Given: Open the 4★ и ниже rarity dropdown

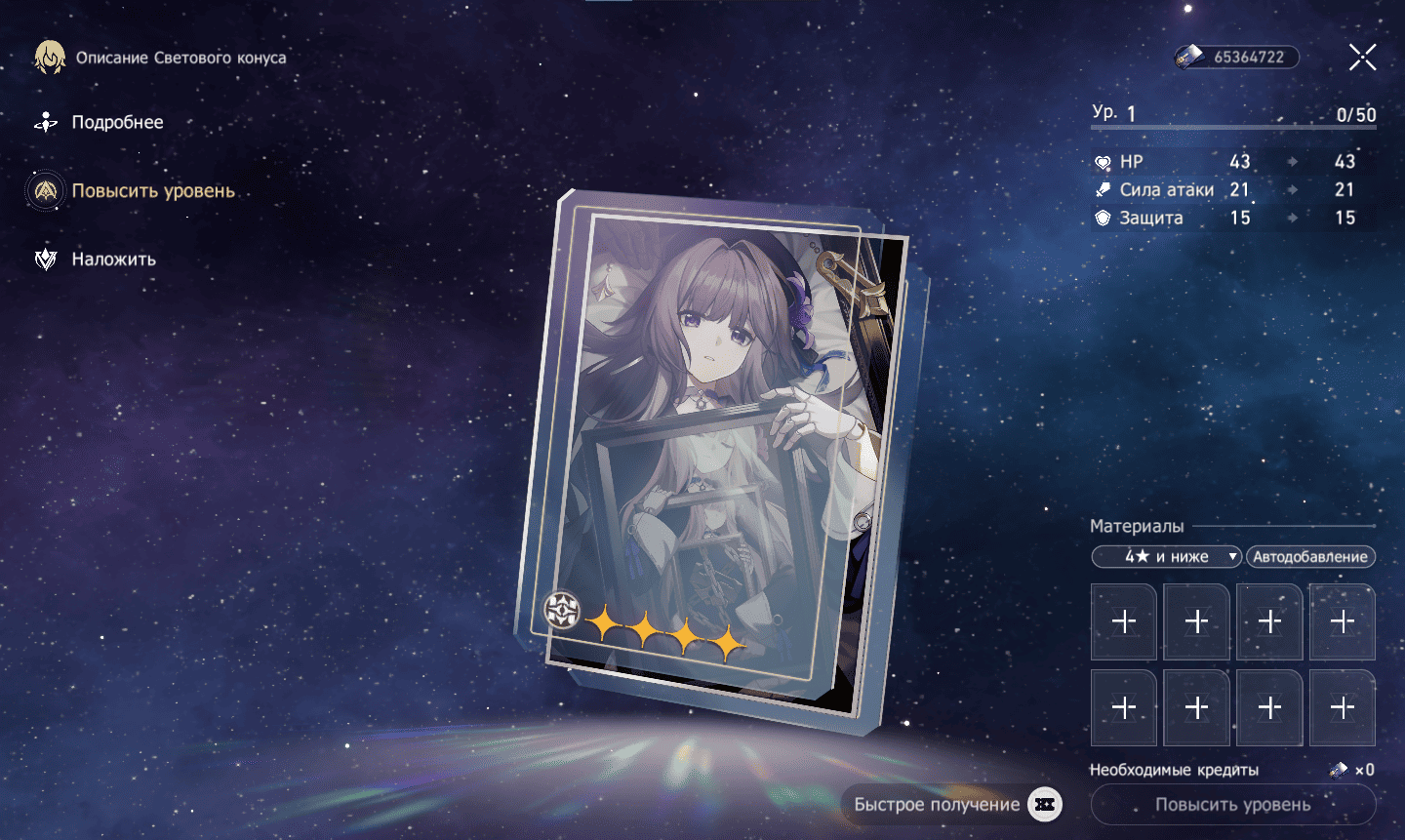Looking at the screenshot, I should coord(1166,557).
